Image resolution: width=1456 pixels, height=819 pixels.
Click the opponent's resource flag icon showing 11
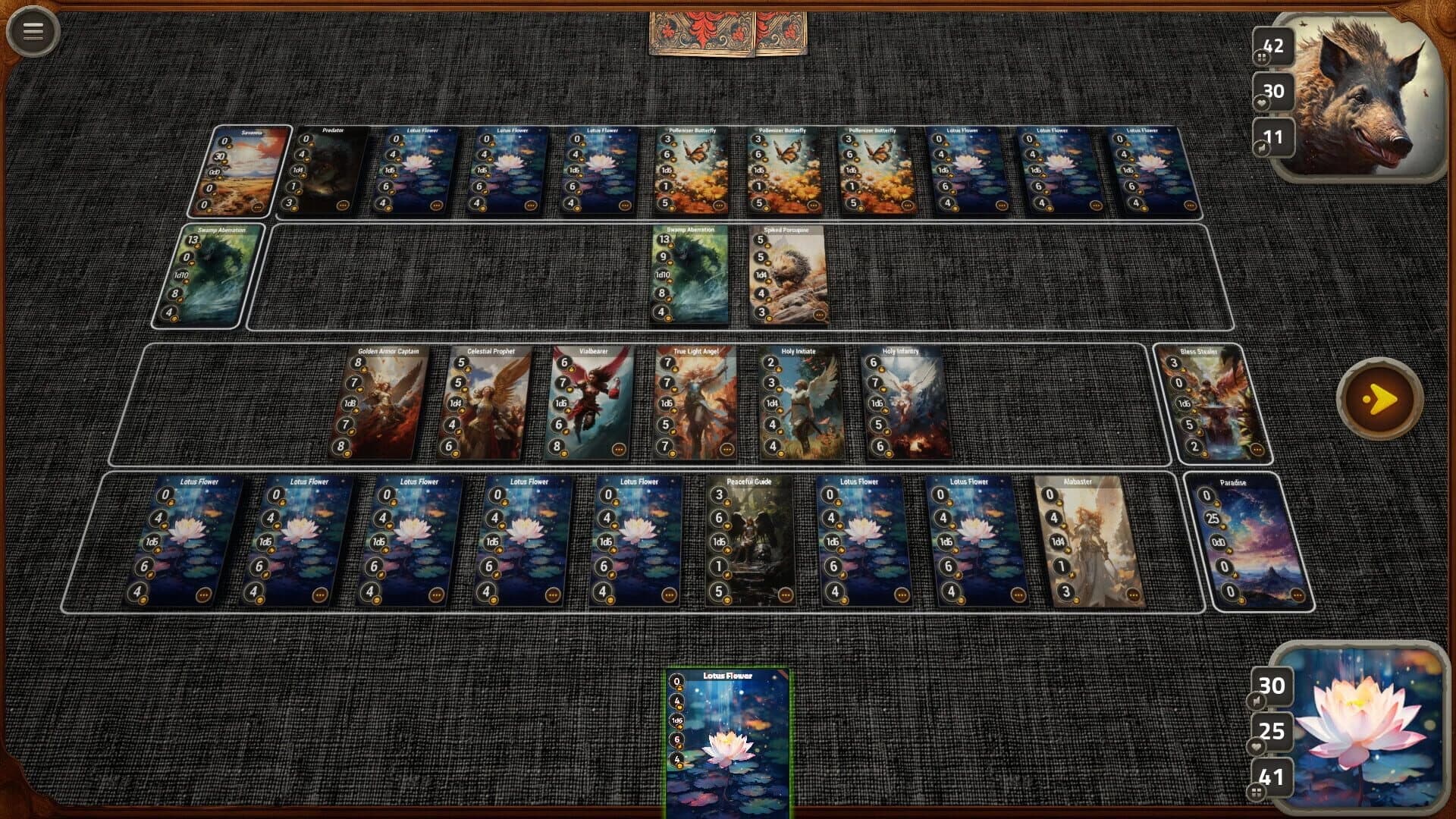[x=1272, y=136]
